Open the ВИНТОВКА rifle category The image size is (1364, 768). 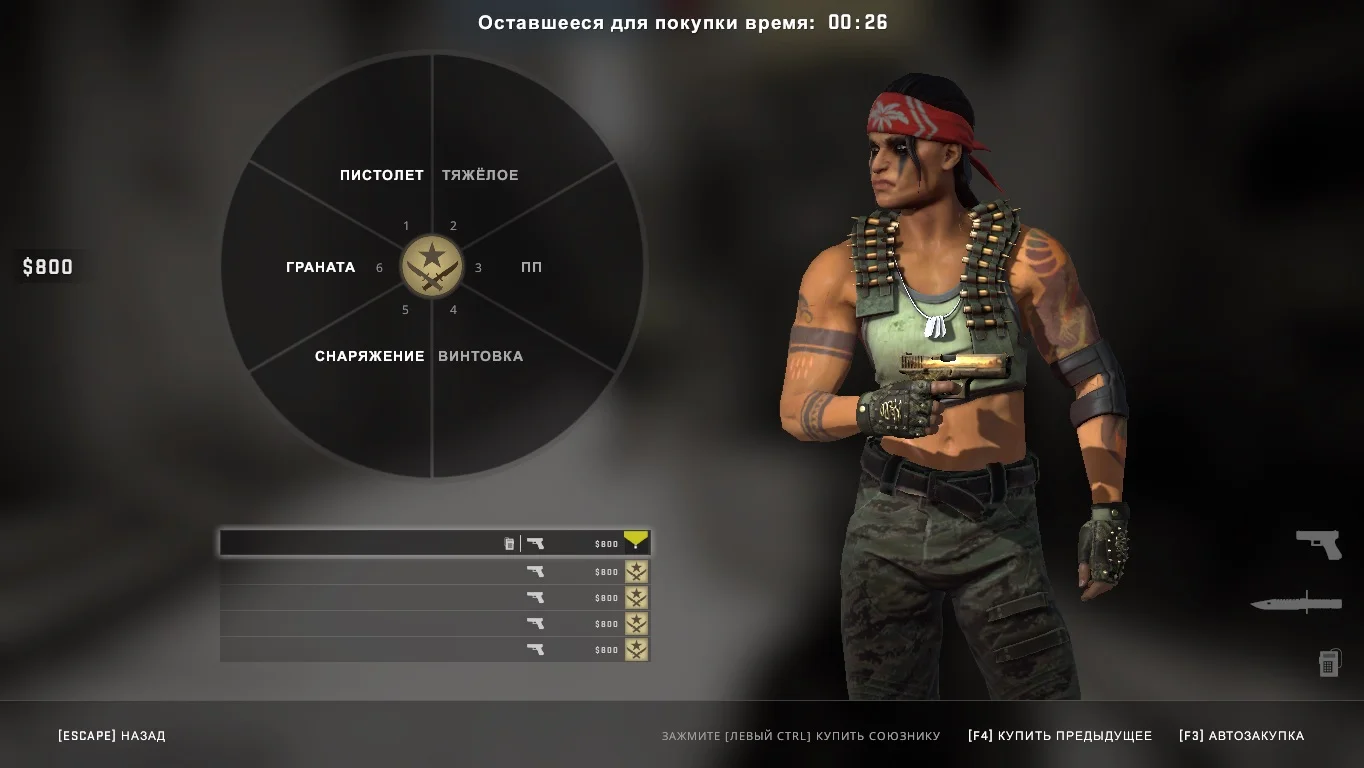[x=480, y=356]
